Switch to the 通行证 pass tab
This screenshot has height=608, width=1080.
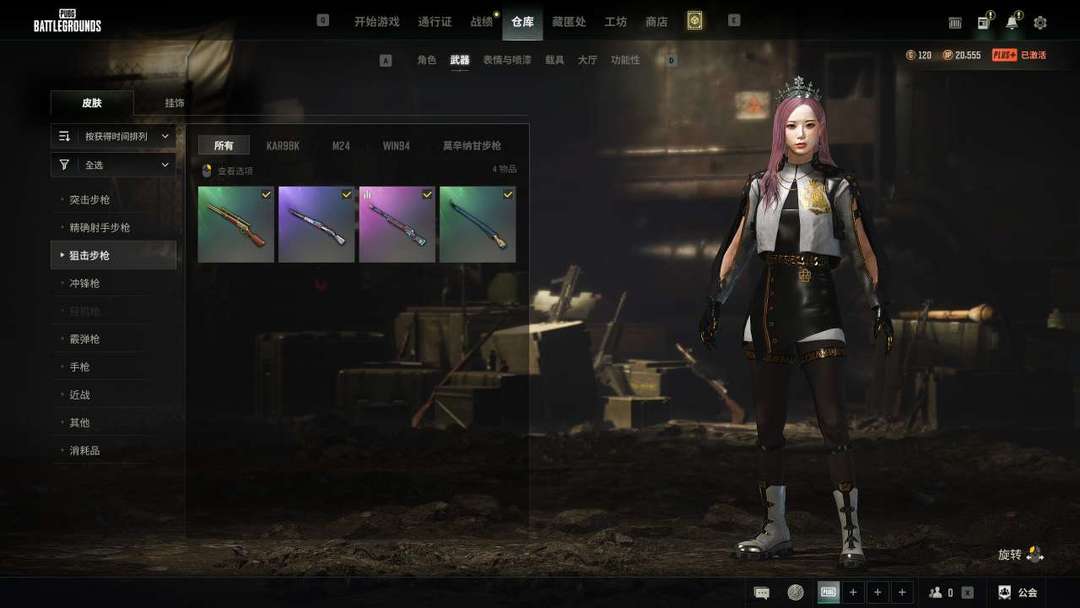(x=435, y=22)
